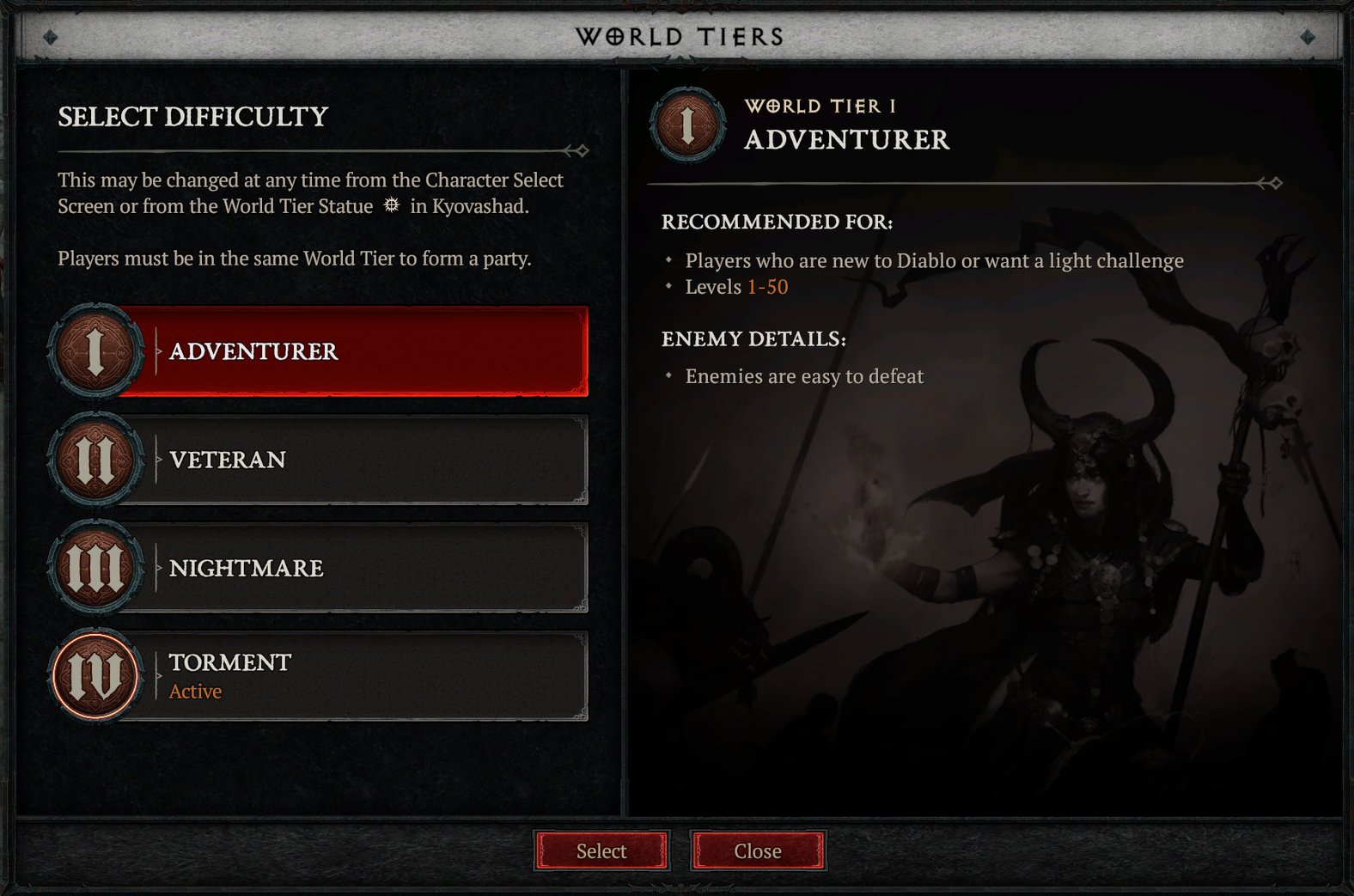Click the right diamond ornament on the header

[x=1308, y=37]
